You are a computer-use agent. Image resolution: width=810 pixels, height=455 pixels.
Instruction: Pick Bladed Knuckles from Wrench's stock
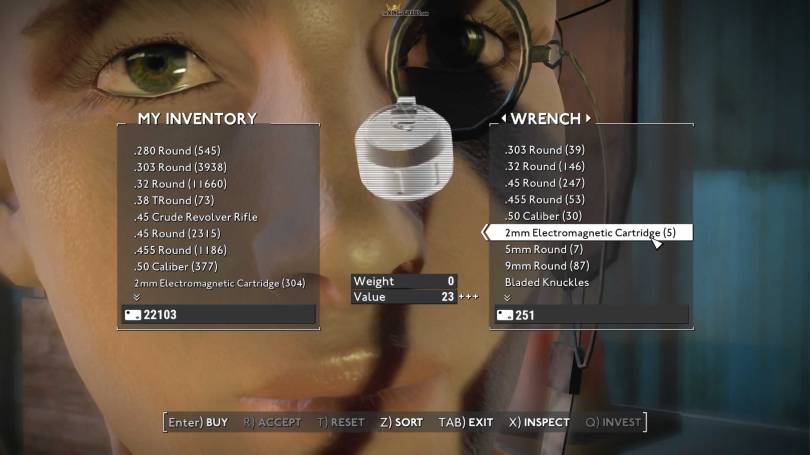(547, 283)
